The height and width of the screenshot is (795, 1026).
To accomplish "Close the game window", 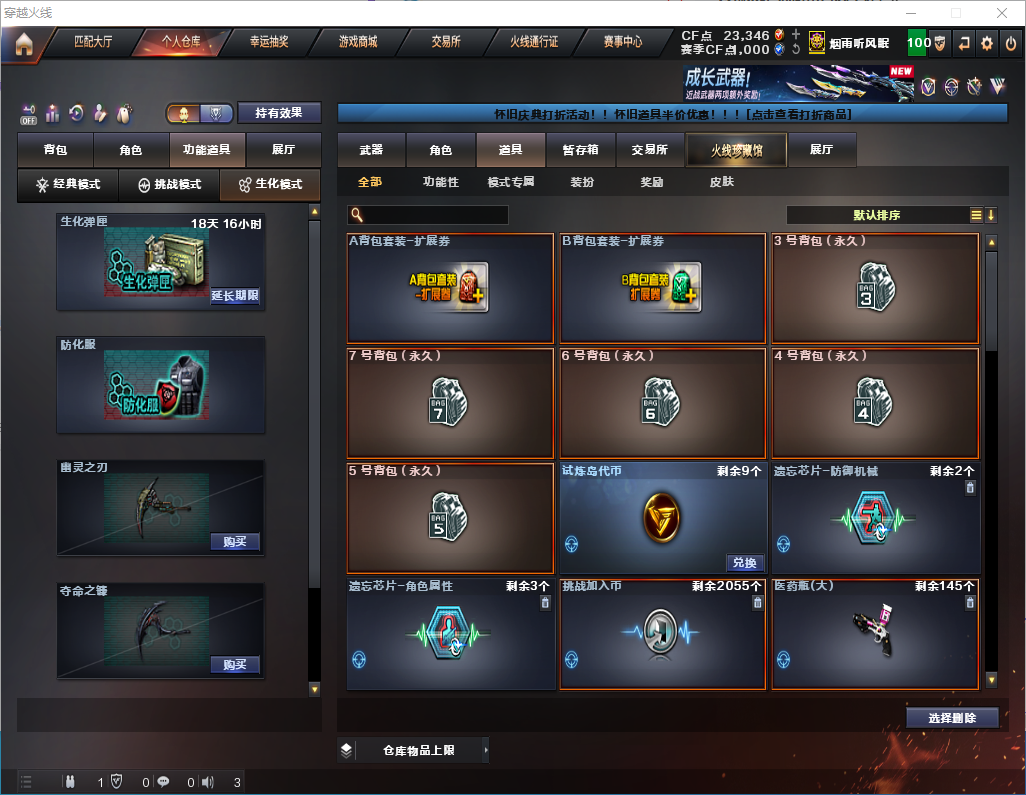I will [1001, 13].
